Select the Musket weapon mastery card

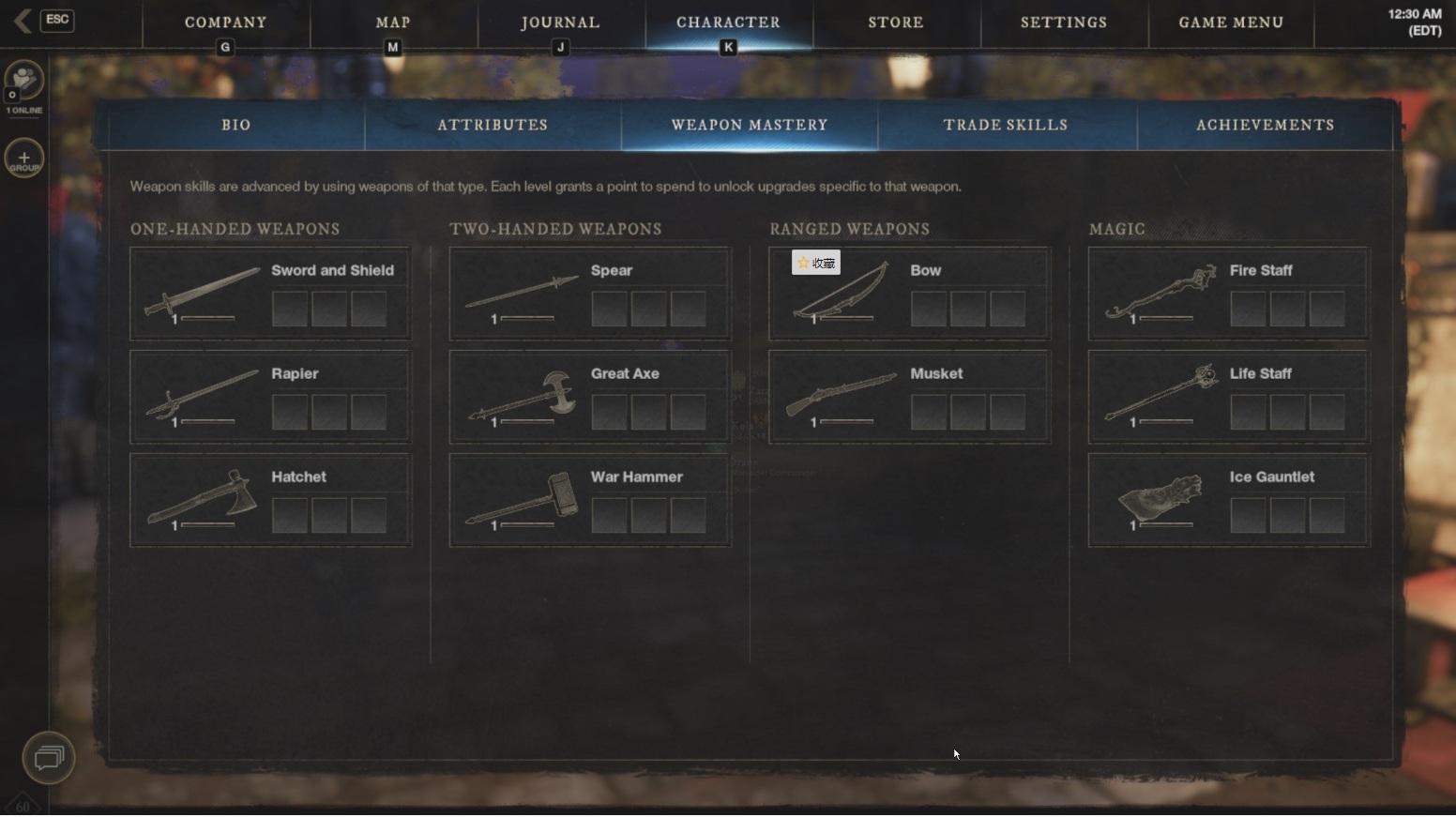[x=909, y=397]
